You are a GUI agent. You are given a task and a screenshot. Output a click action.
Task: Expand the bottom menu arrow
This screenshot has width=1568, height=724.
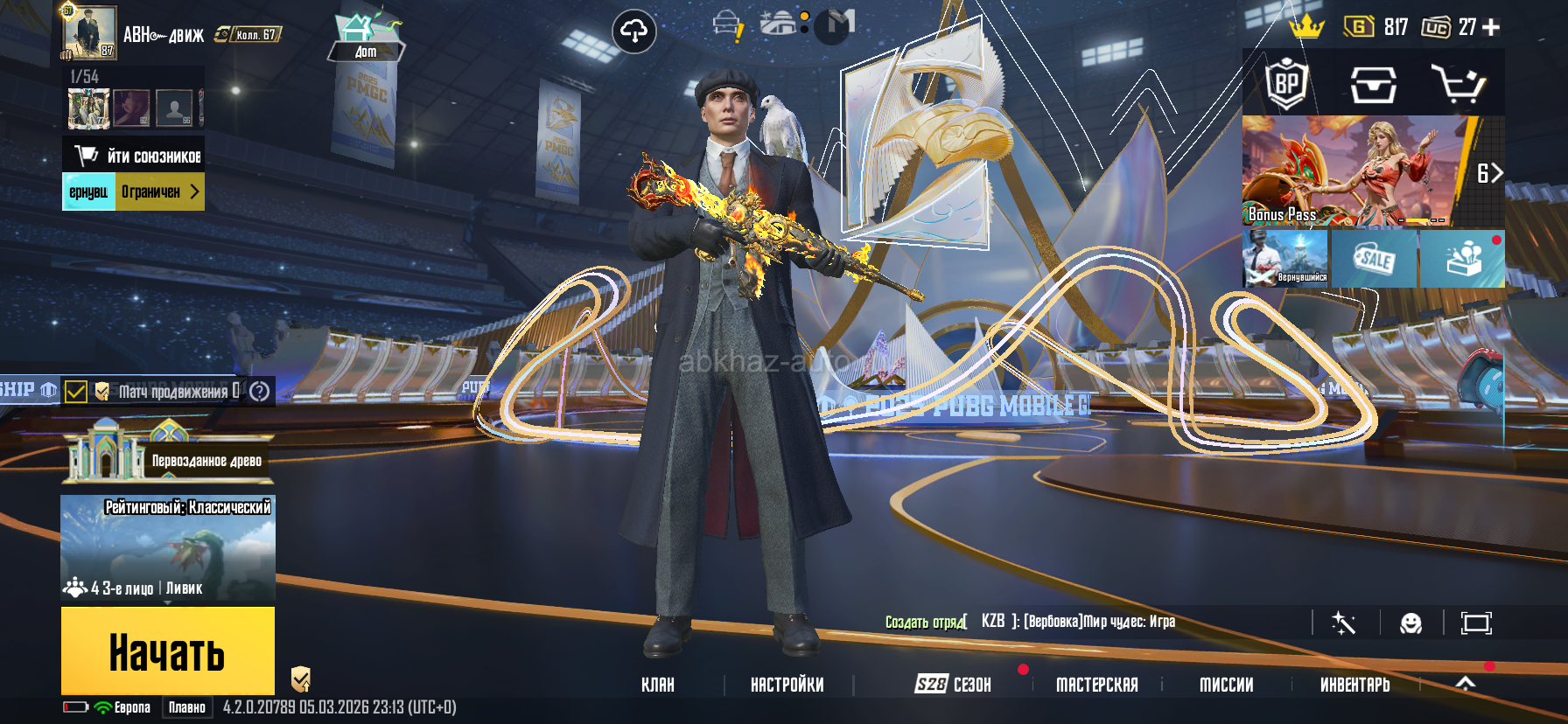click(x=1466, y=684)
